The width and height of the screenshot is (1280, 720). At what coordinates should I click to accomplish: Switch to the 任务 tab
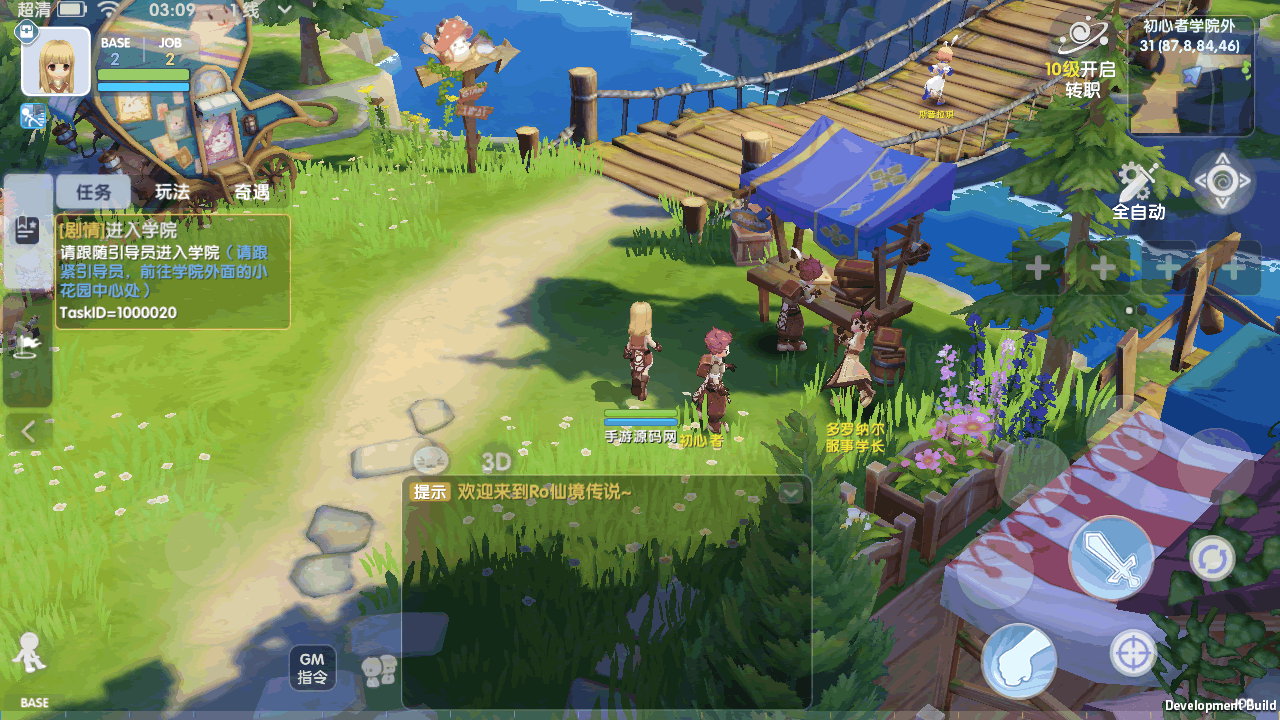pyautogui.click(x=93, y=192)
